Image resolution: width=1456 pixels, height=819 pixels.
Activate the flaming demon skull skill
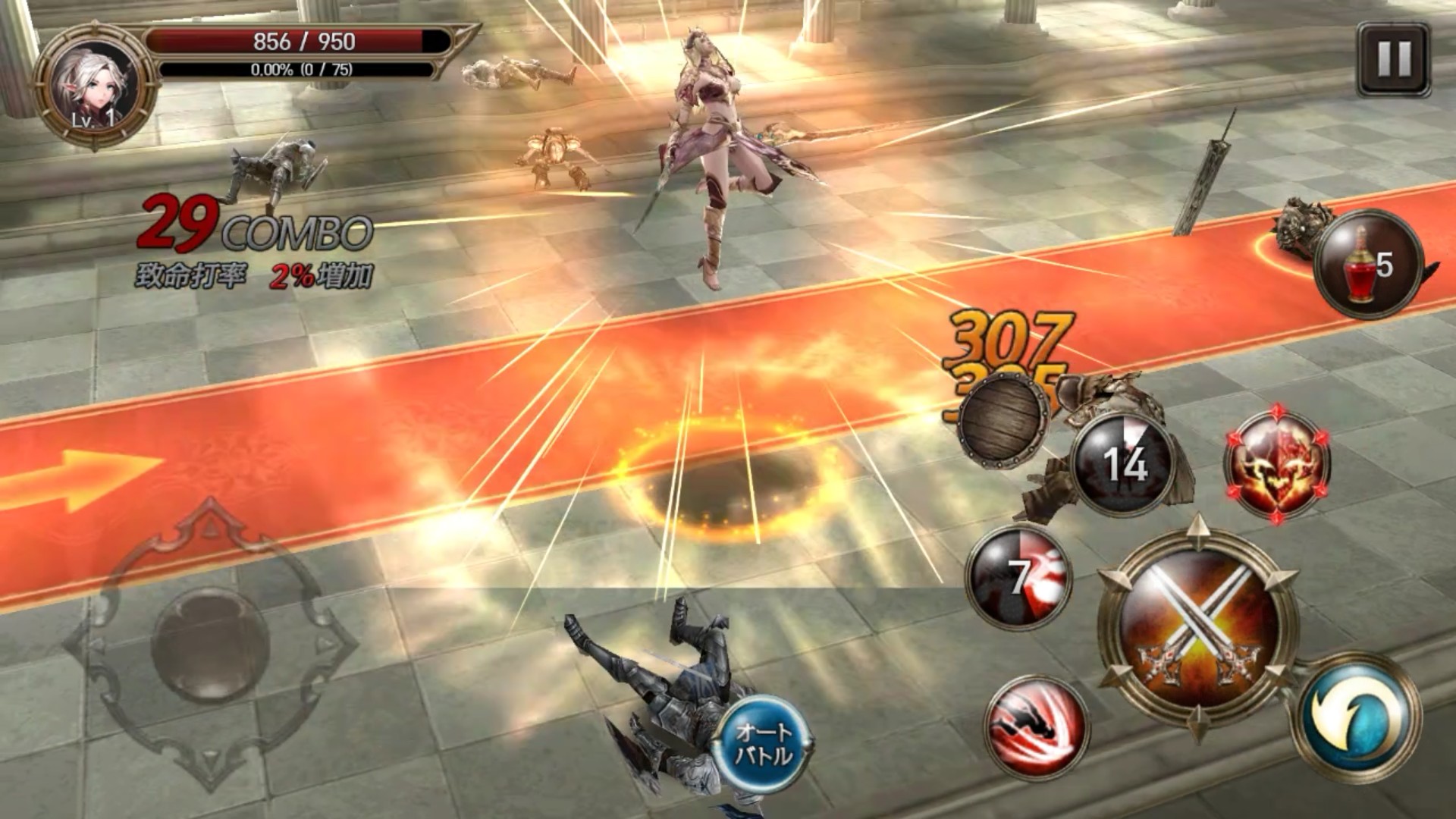tap(1278, 463)
